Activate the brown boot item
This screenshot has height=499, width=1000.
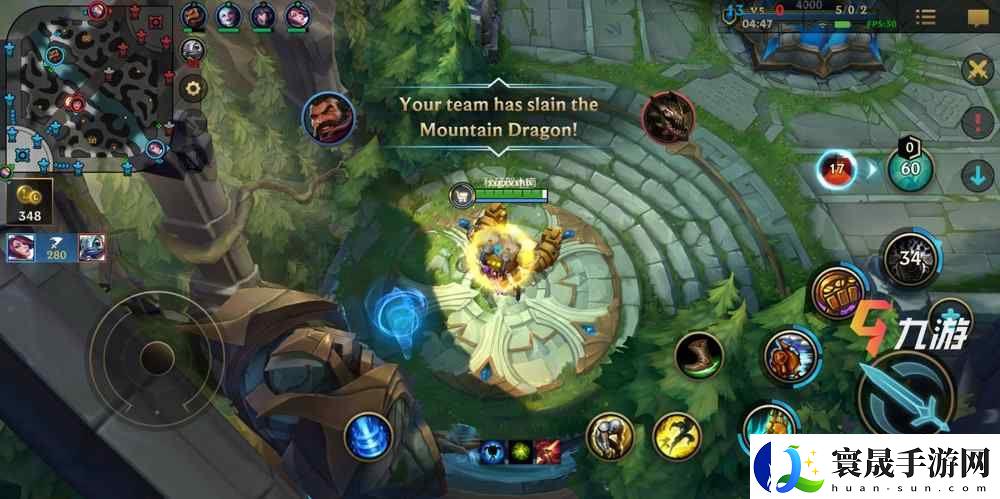click(x=698, y=356)
